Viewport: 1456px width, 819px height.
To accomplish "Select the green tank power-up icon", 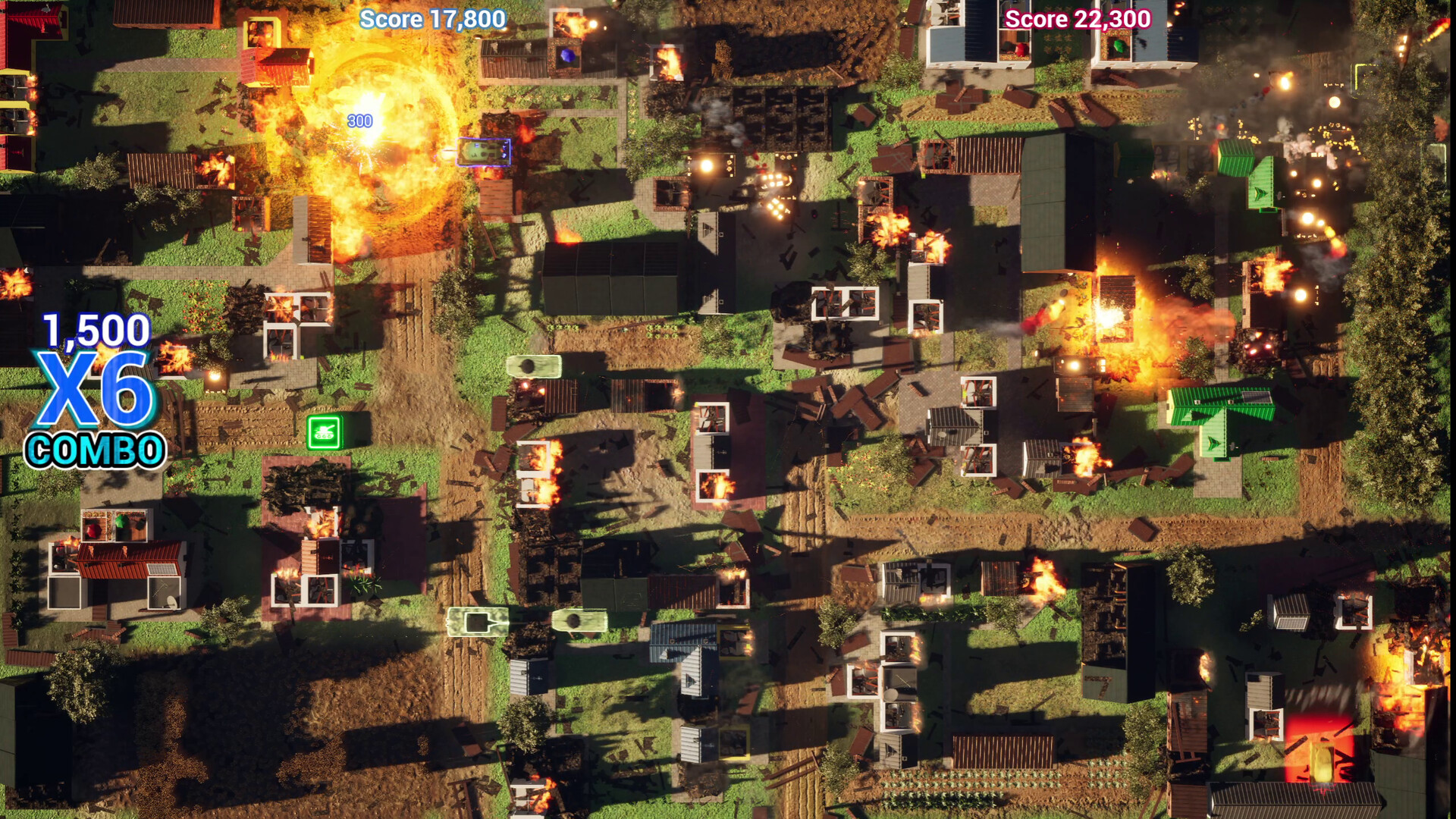I will coord(322,432).
